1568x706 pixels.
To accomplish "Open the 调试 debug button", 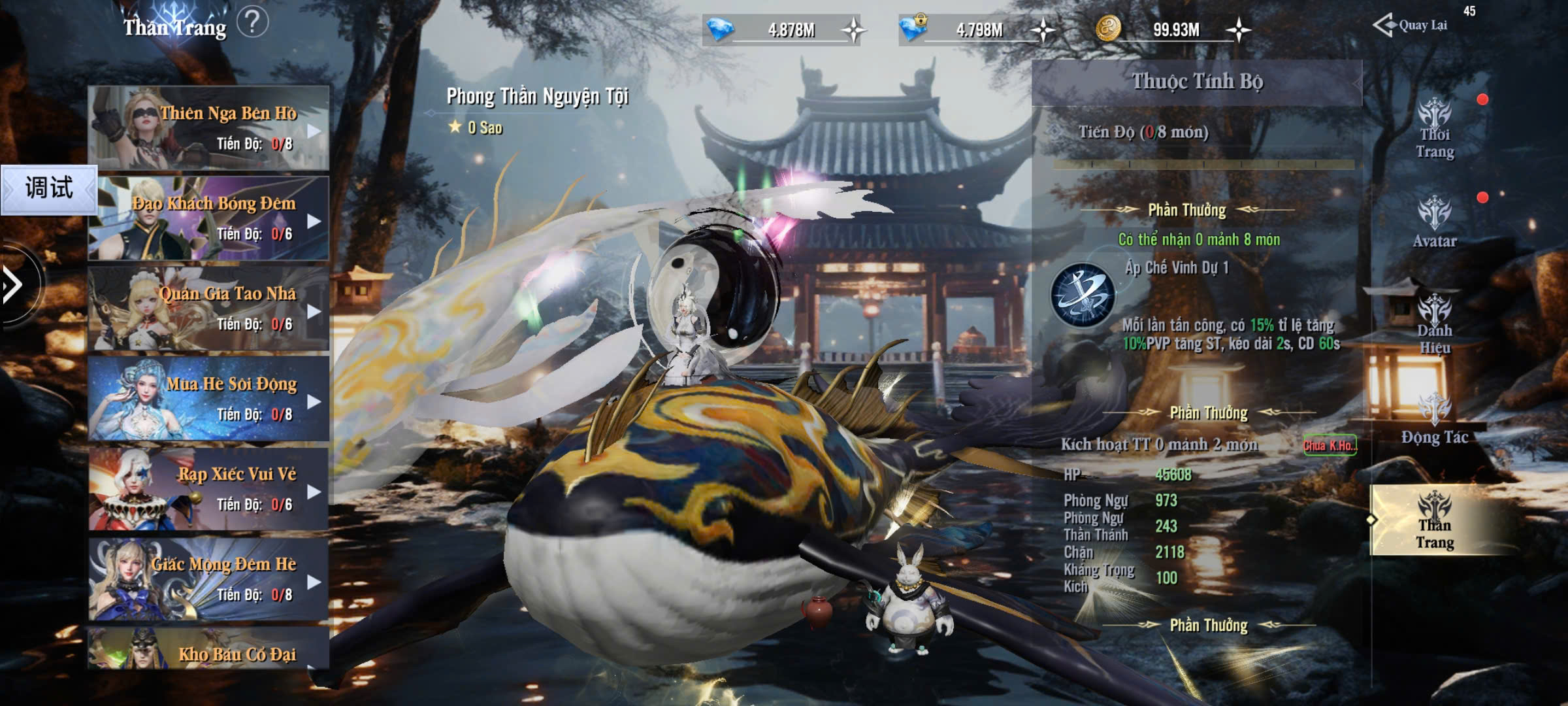I will click(49, 189).
